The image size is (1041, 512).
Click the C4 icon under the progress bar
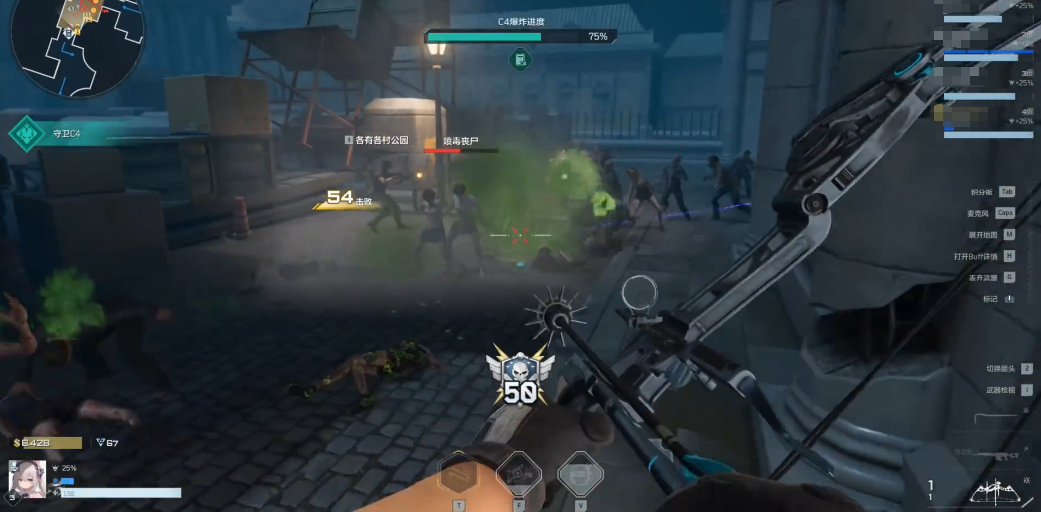click(x=520, y=60)
